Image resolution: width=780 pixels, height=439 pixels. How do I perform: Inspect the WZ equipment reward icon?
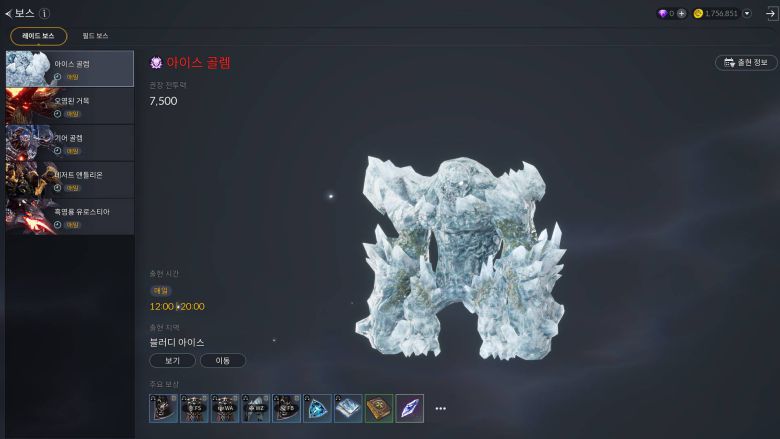pyautogui.click(x=256, y=408)
